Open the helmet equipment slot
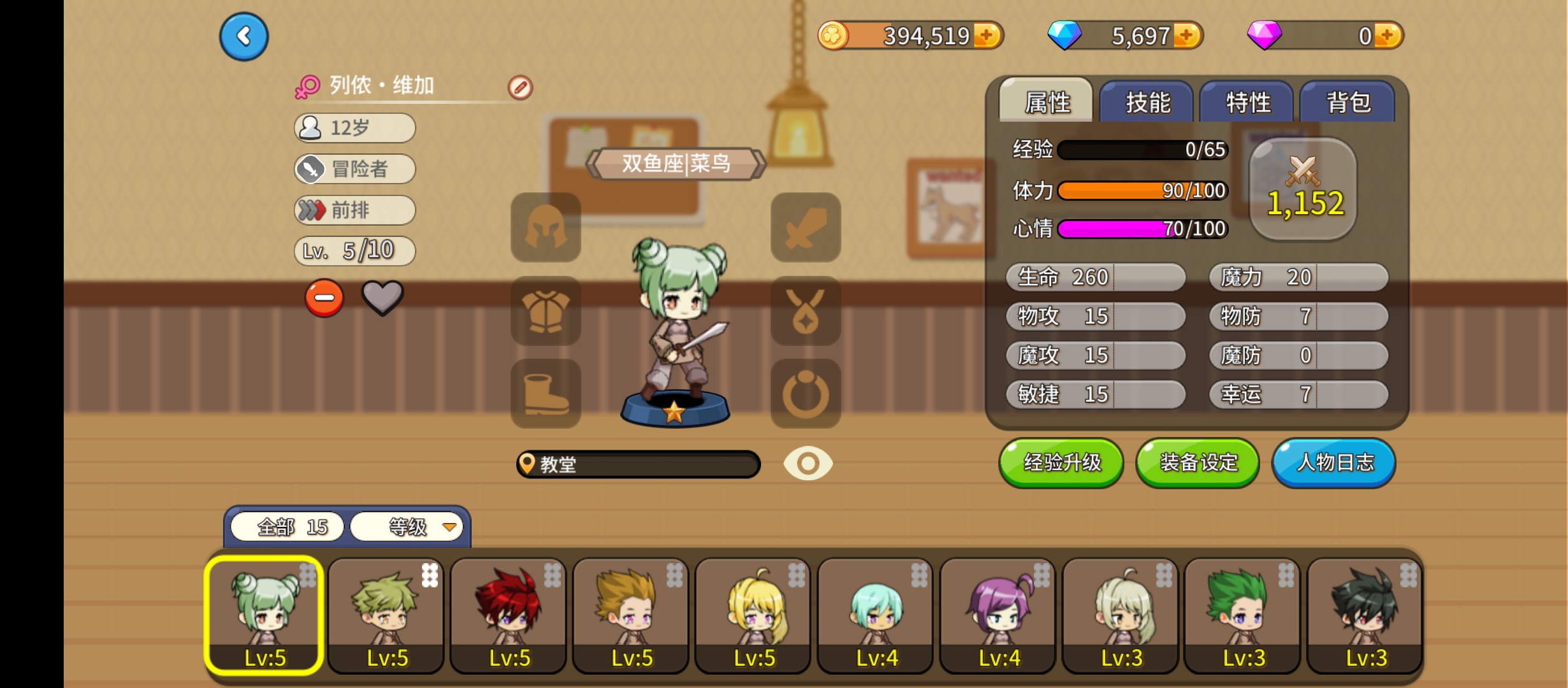This screenshot has height=688, width=1568. (x=546, y=227)
